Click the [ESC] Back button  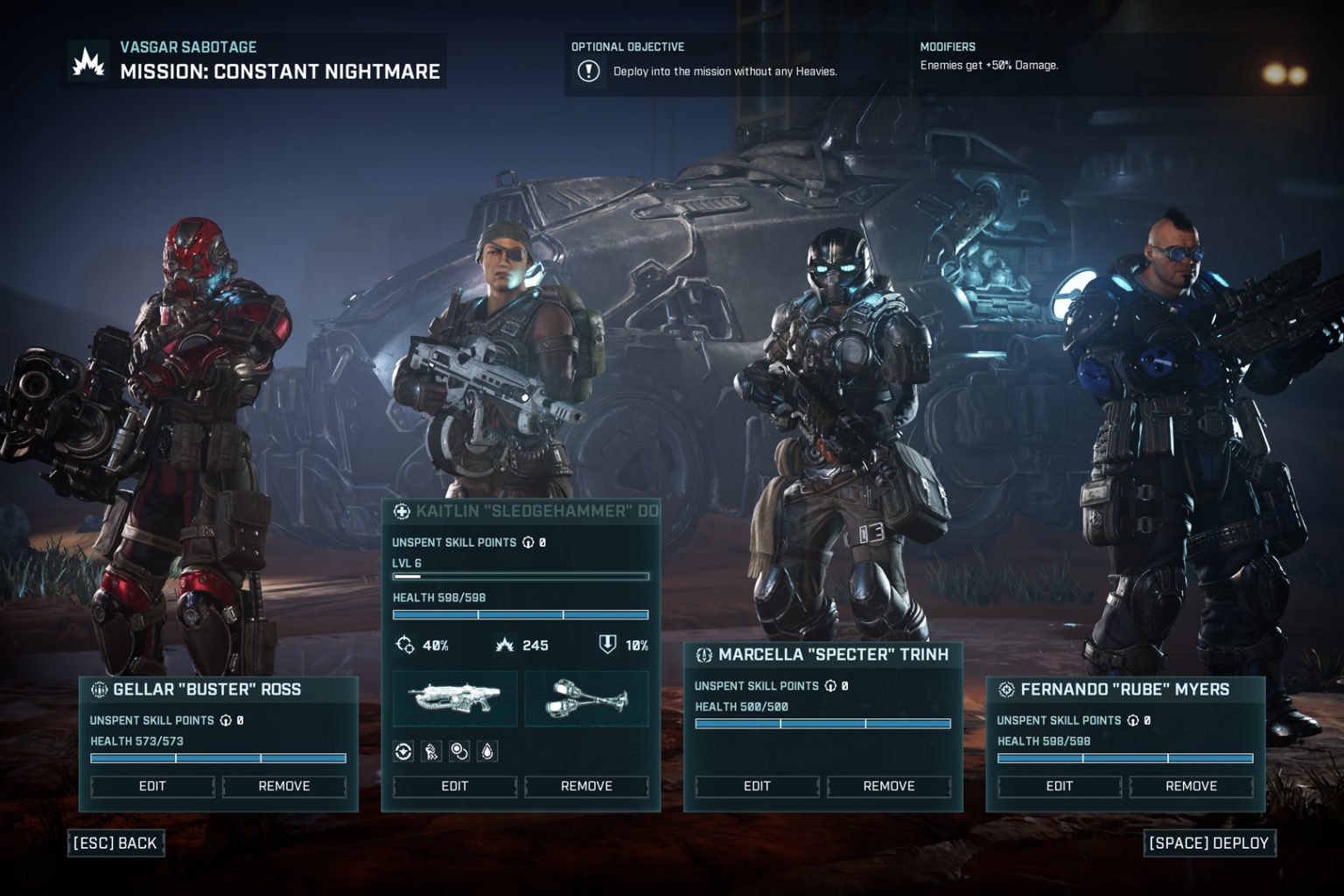point(116,843)
